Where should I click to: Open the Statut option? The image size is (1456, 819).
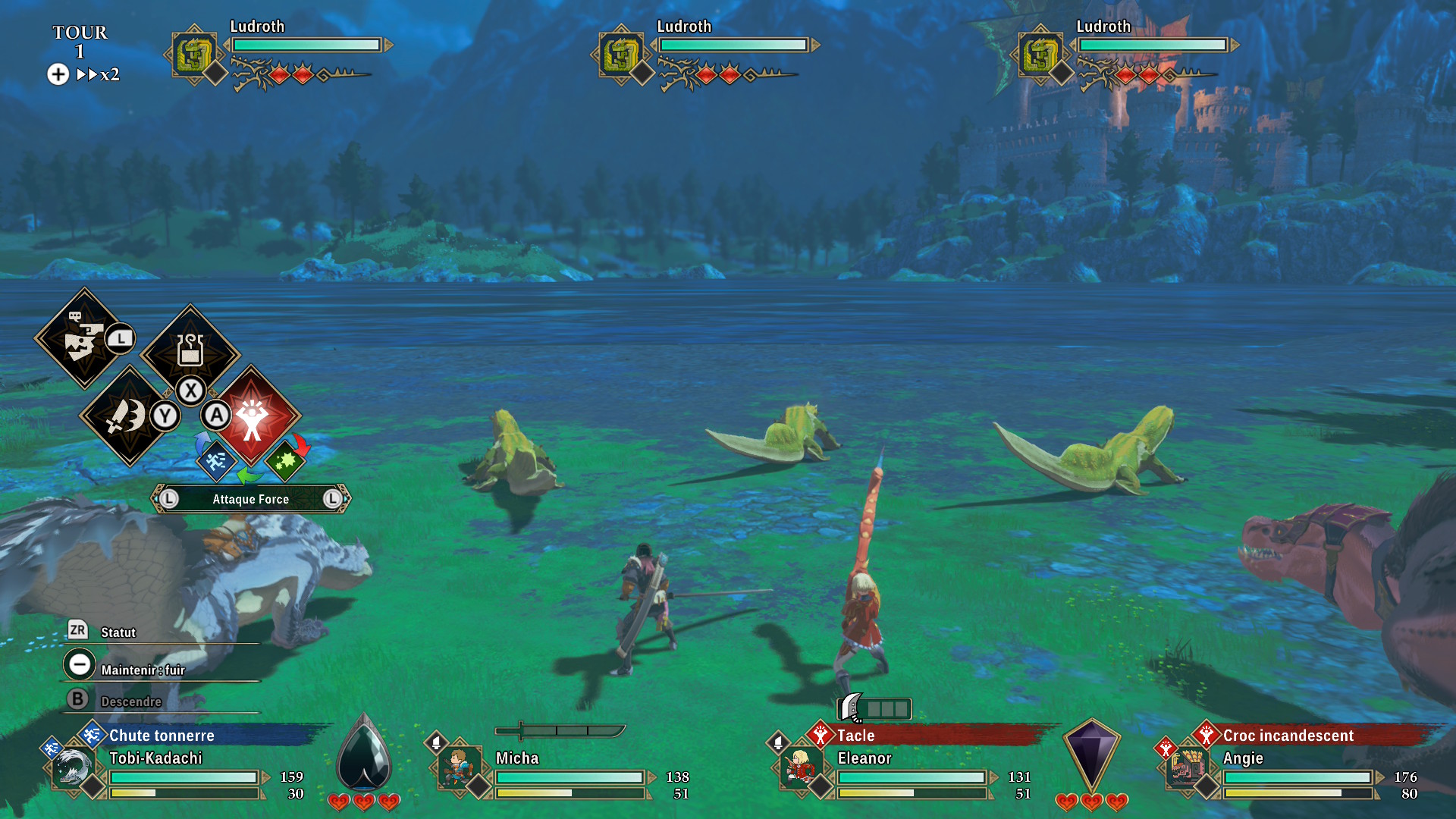(x=118, y=632)
